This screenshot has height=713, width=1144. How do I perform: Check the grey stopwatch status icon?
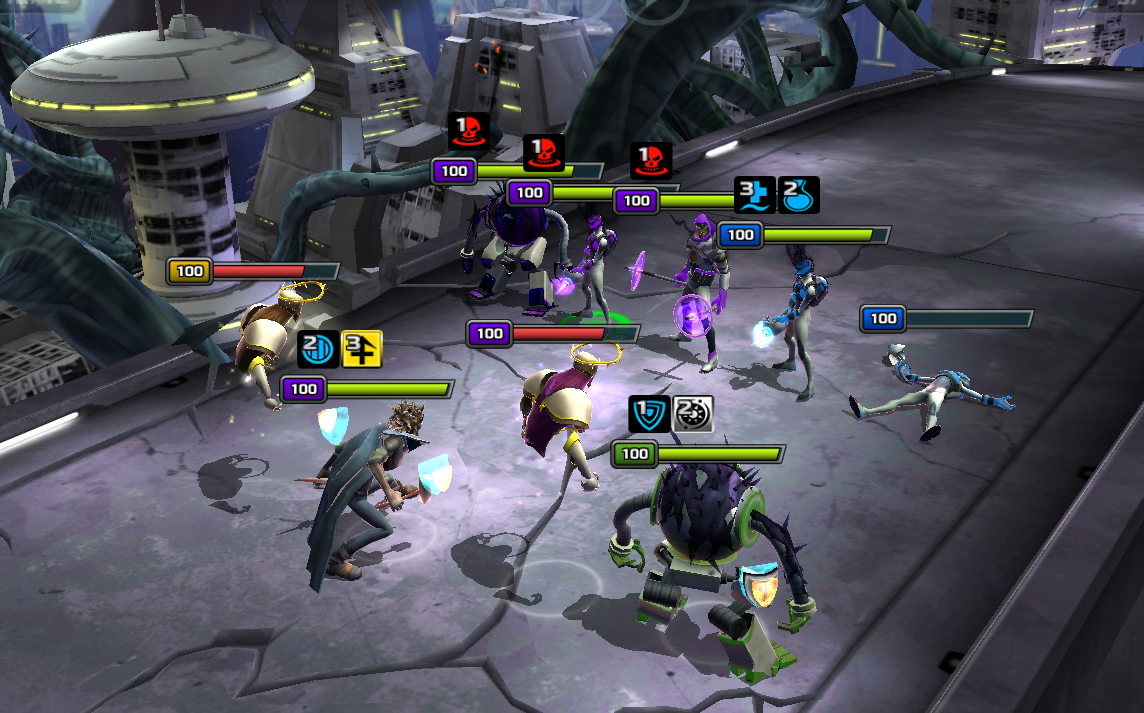(693, 414)
